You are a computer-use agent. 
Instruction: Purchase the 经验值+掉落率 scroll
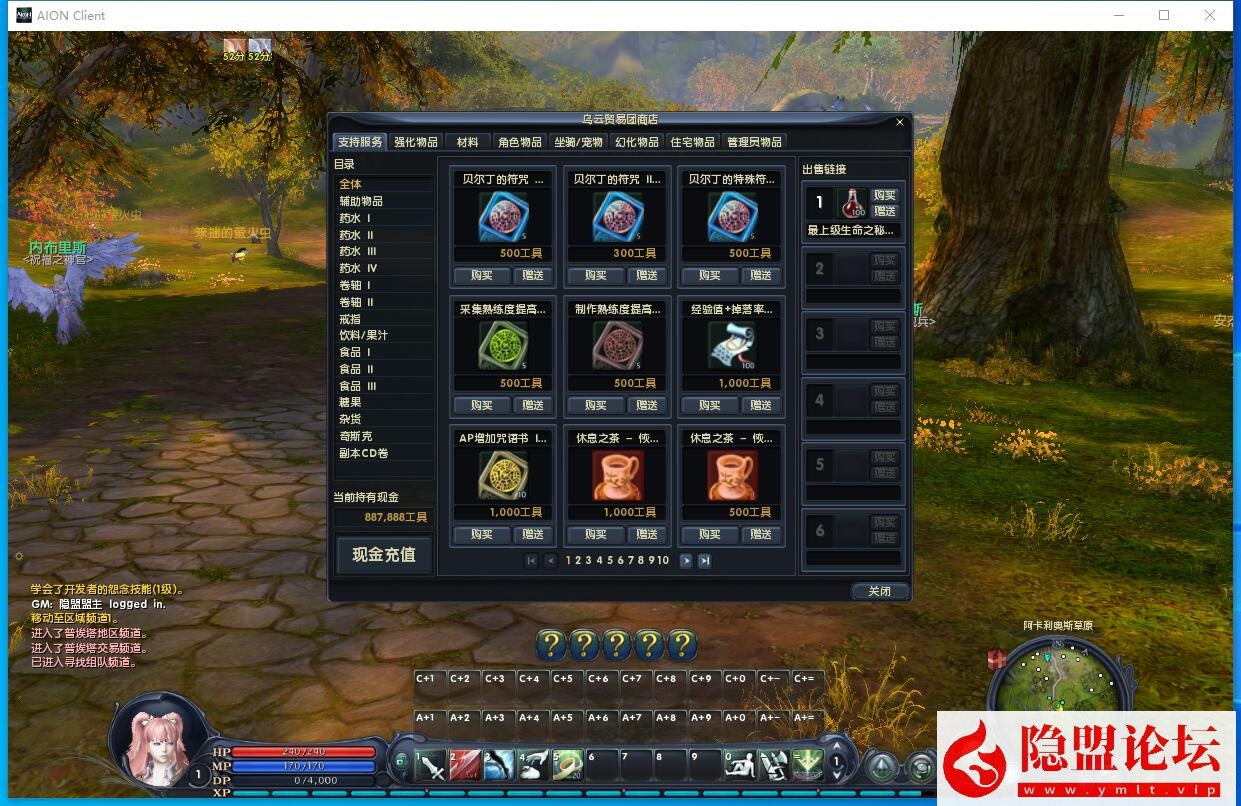coord(709,405)
